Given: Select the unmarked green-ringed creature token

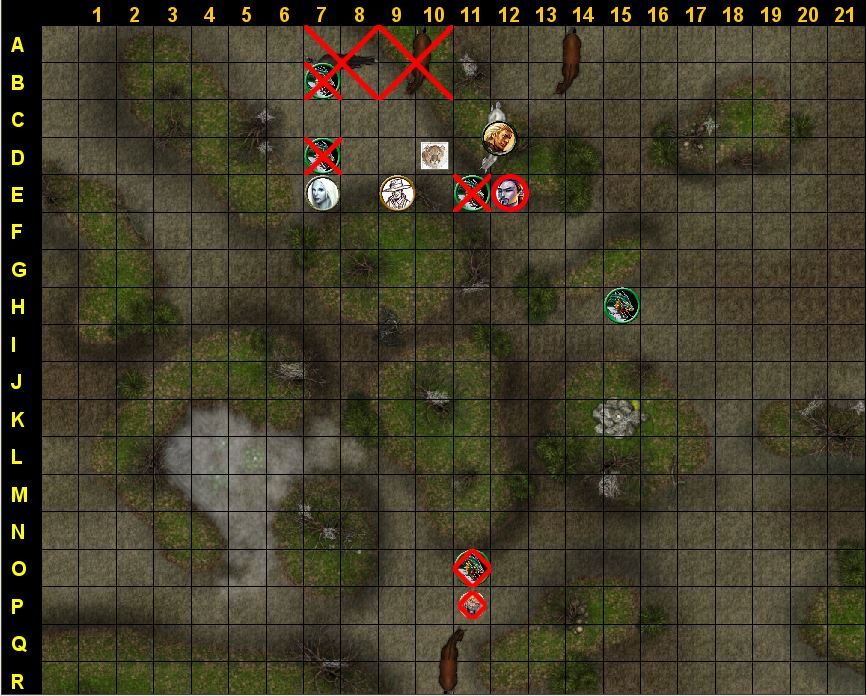Looking at the screenshot, I should tap(621, 305).
